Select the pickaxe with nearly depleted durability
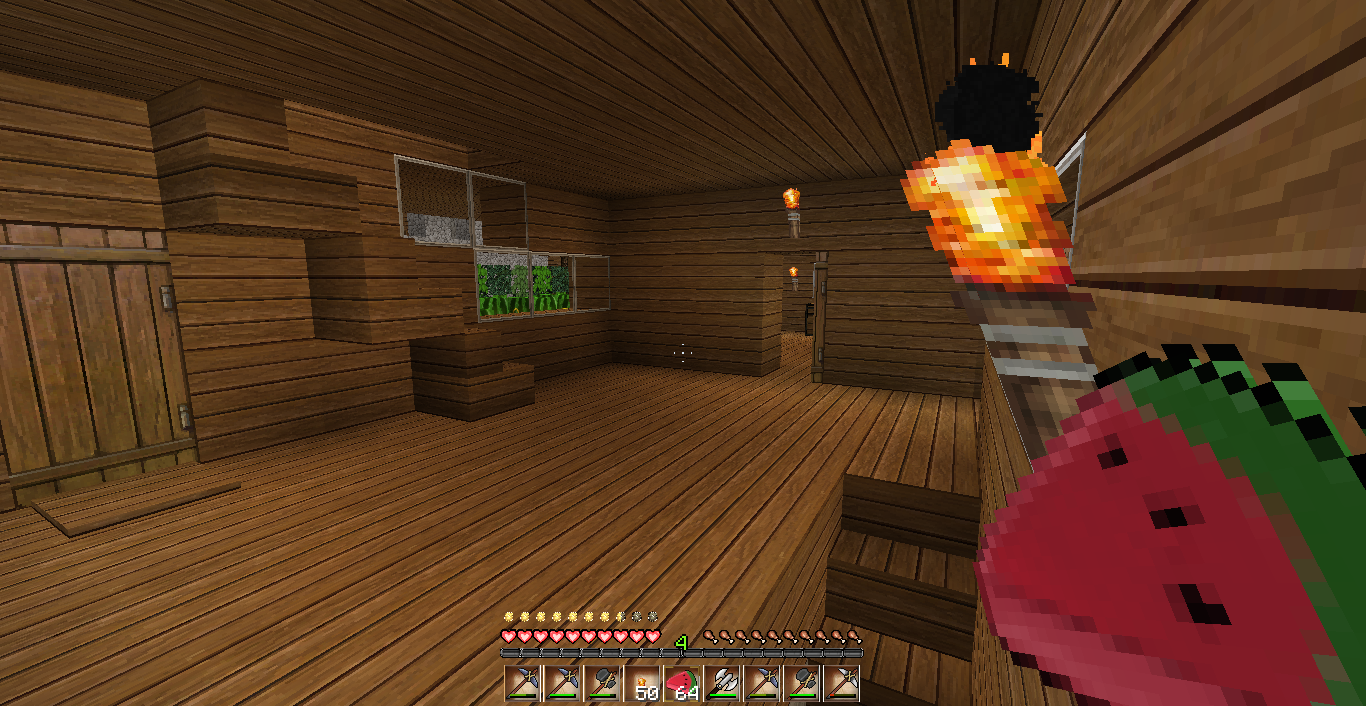 pyautogui.click(x=842, y=683)
